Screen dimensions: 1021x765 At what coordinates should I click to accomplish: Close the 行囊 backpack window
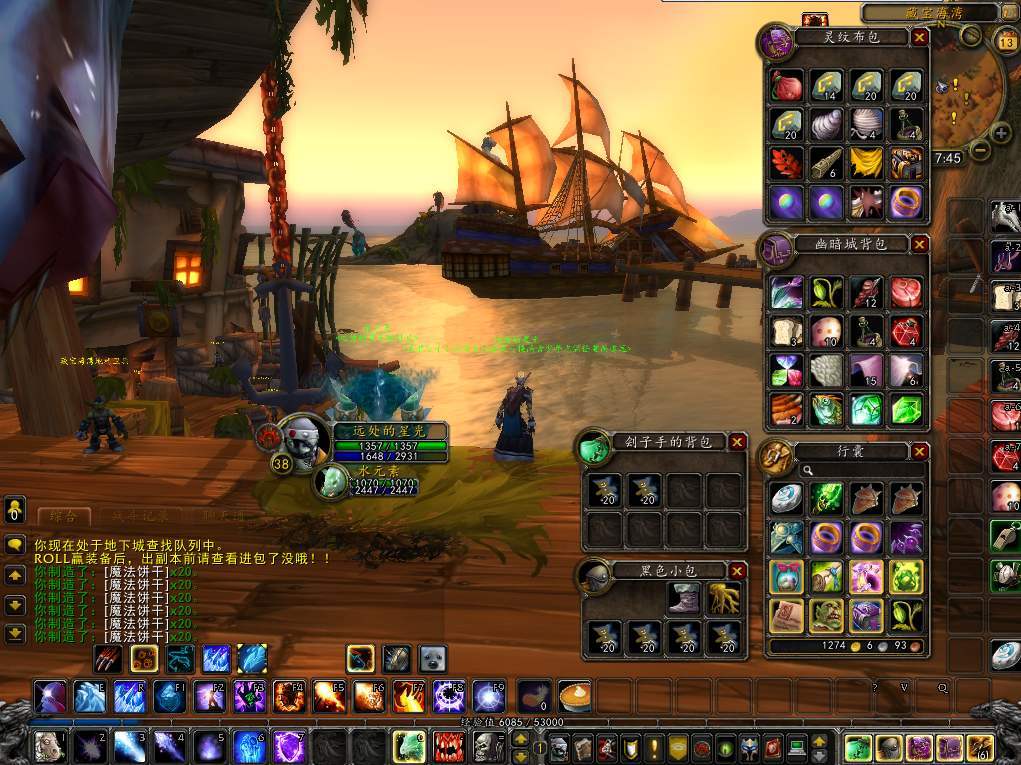[x=920, y=452]
